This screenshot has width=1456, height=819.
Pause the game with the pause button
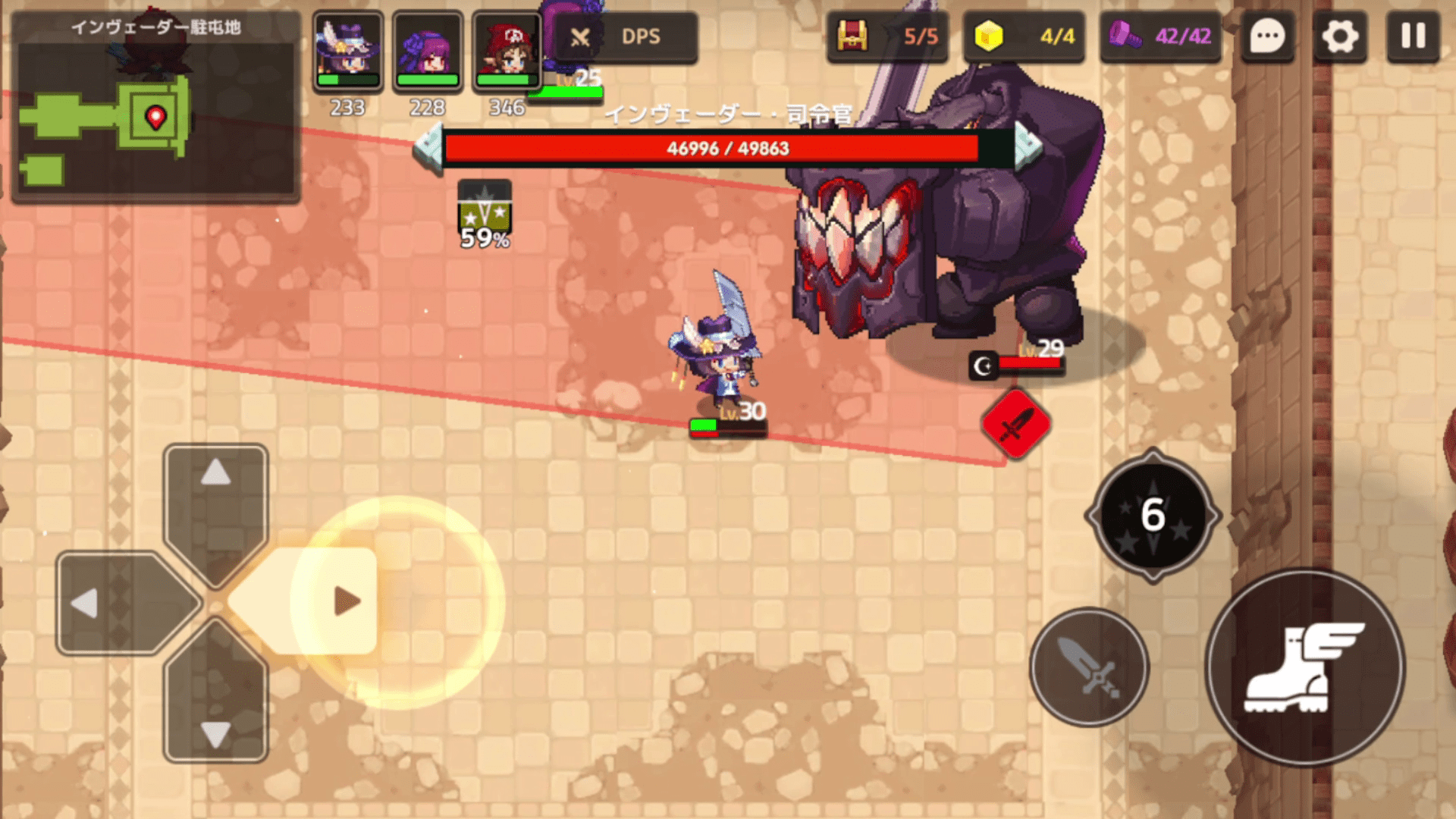pos(1413,36)
